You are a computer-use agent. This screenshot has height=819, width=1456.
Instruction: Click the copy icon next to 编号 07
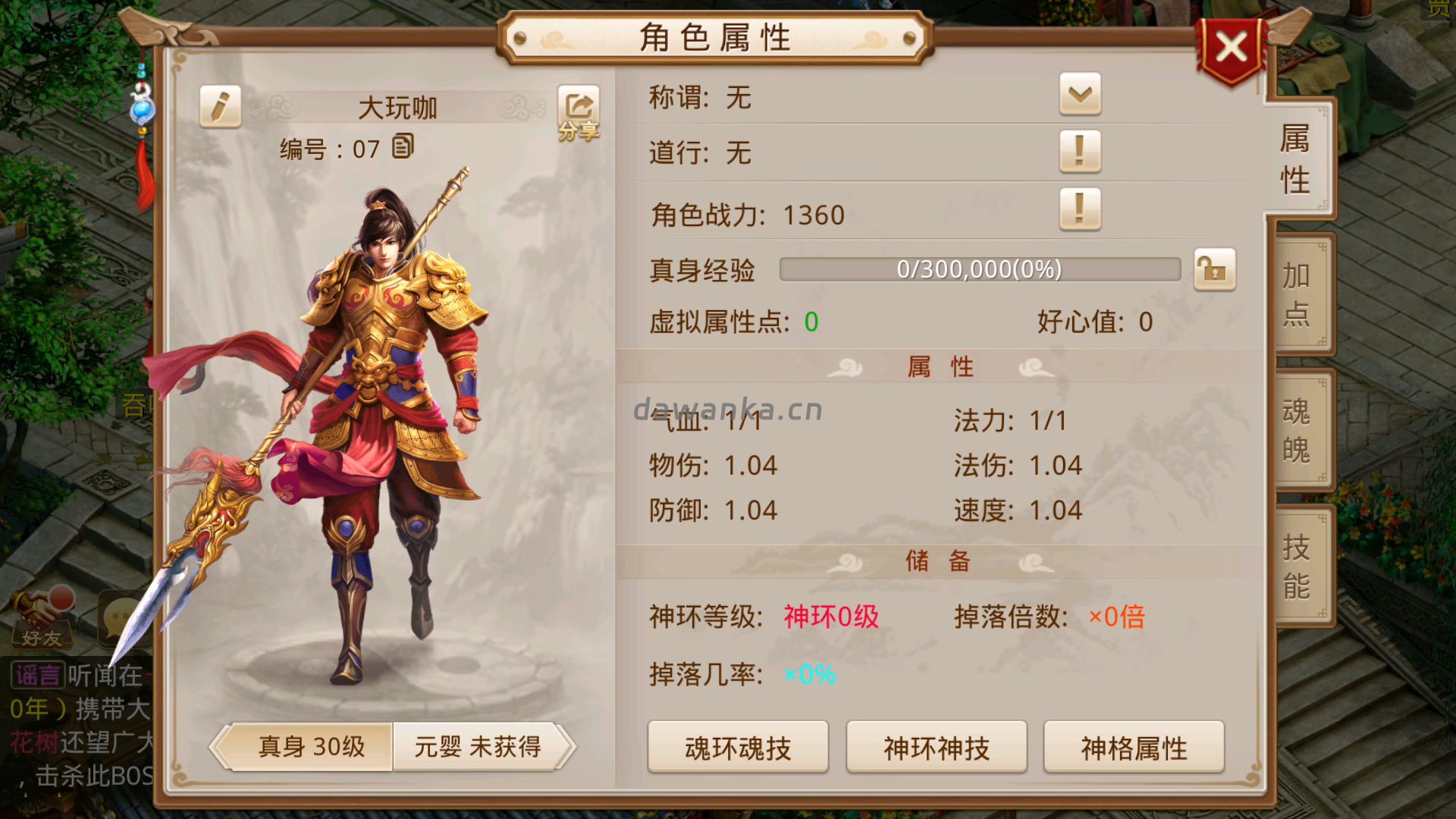pyautogui.click(x=402, y=147)
